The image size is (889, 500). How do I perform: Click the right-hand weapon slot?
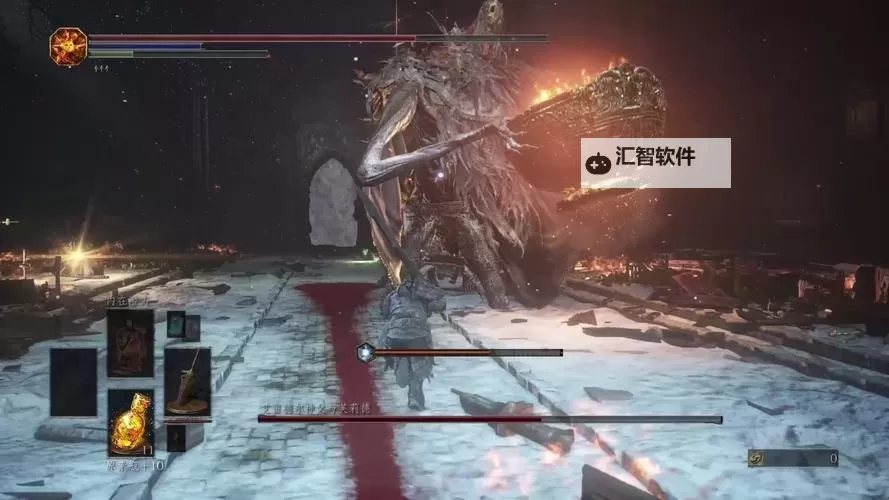pos(187,381)
